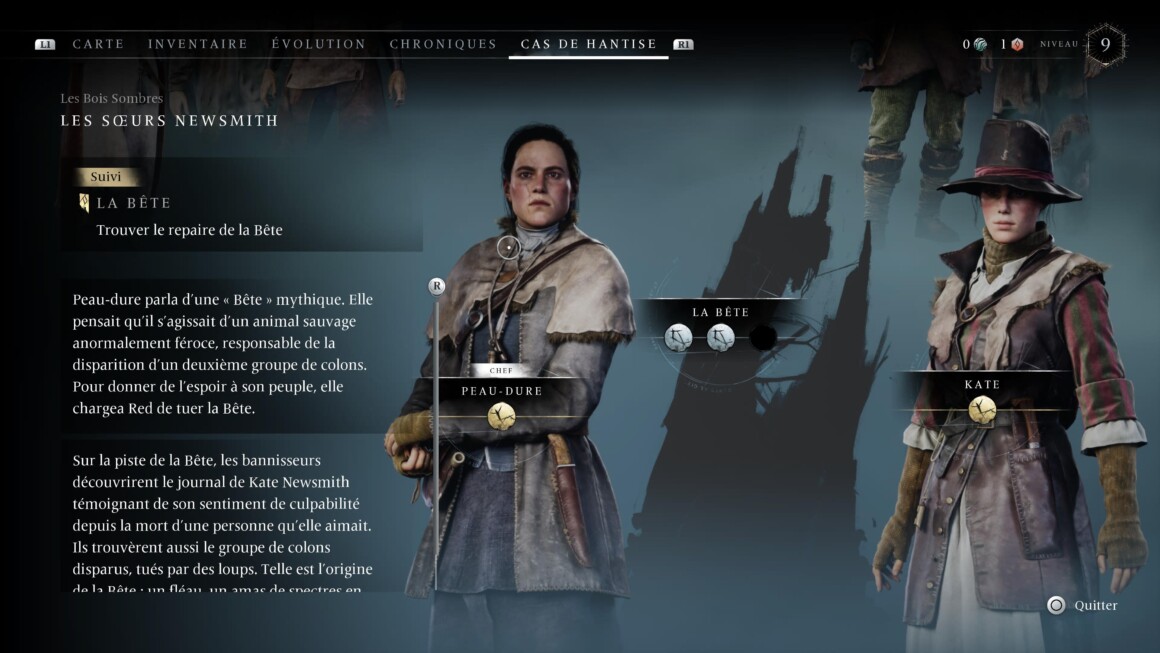Choose the Kate character node
This screenshot has height=653, width=1160.
(x=982, y=409)
